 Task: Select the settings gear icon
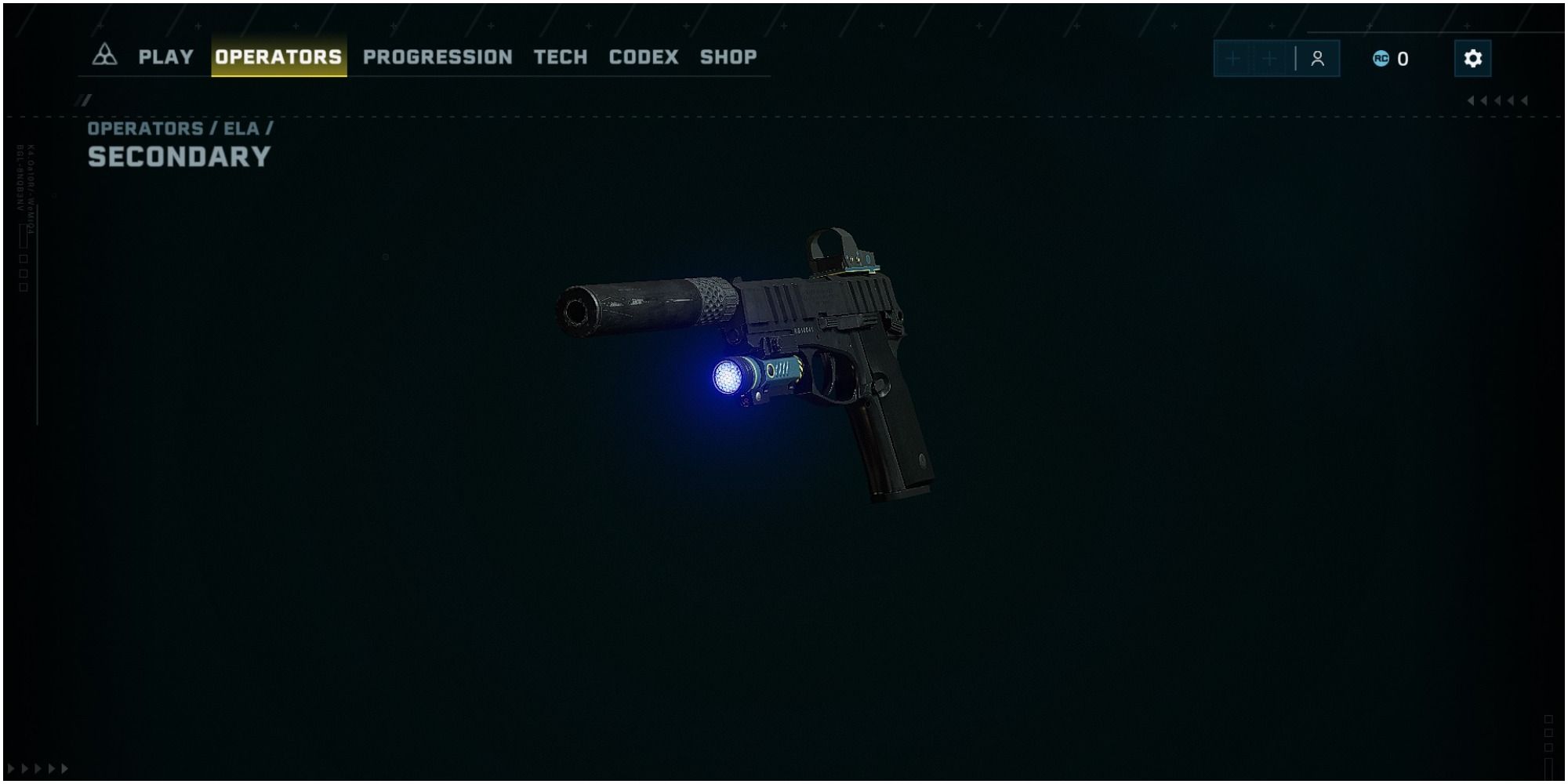[1473, 56]
